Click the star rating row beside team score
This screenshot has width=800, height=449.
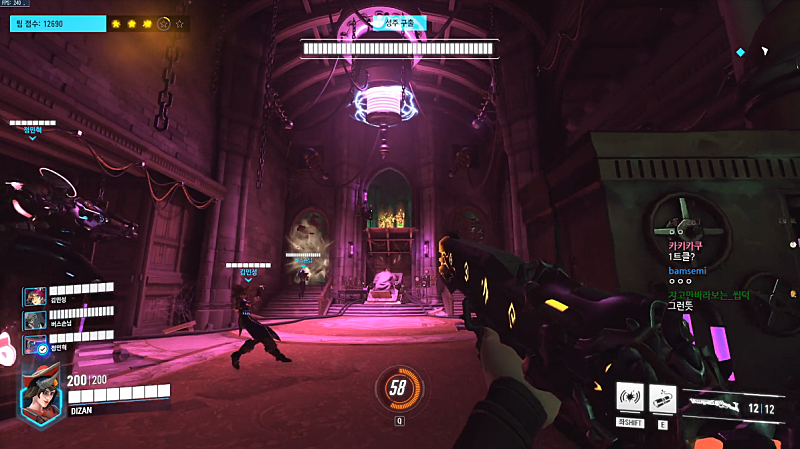point(147,22)
